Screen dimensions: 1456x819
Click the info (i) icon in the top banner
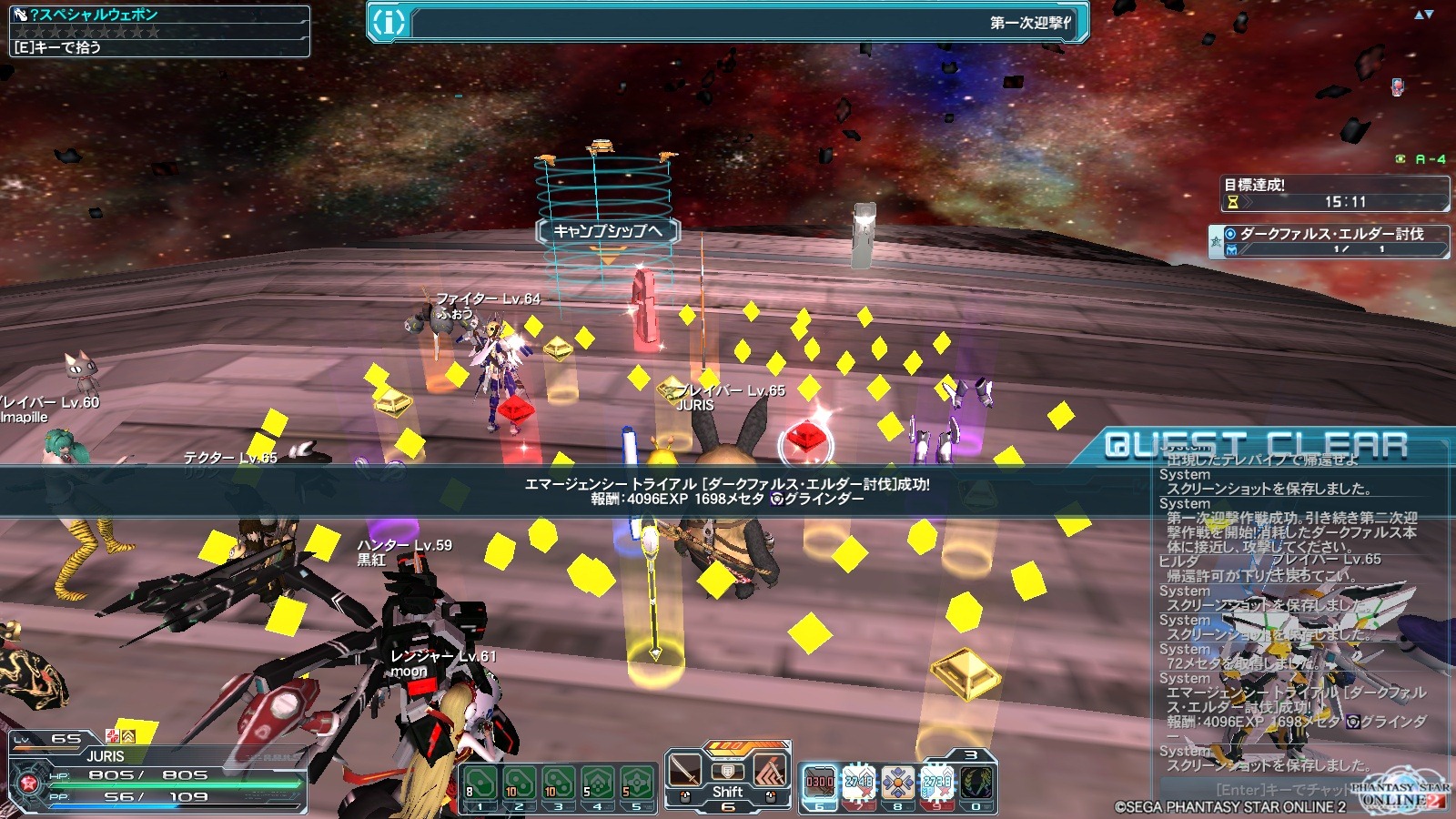tap(389, 22)
